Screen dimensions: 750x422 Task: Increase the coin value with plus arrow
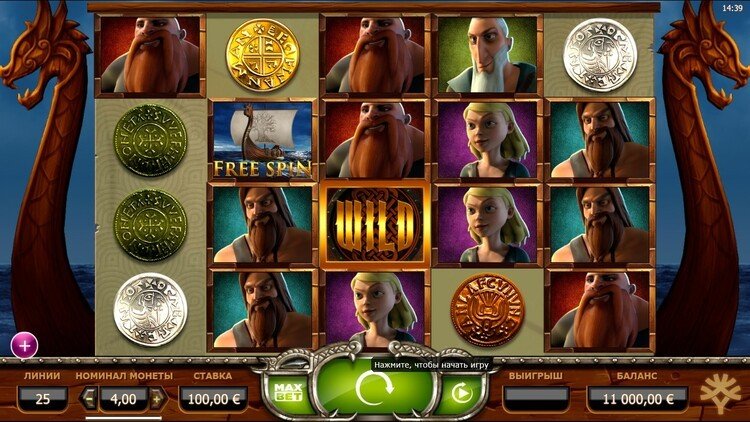(157, 399)
